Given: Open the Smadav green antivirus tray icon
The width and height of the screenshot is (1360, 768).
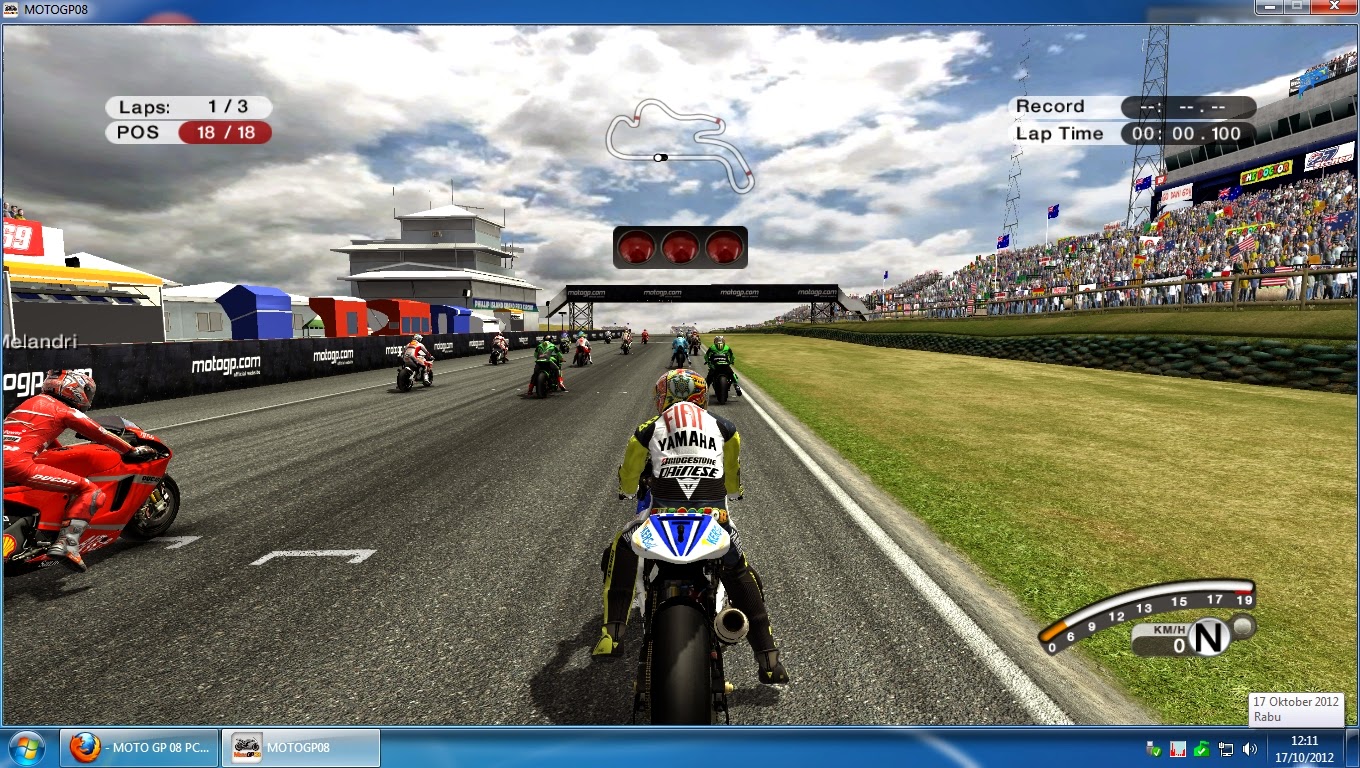Looking at the screenshot, I should coord(1201,749).
